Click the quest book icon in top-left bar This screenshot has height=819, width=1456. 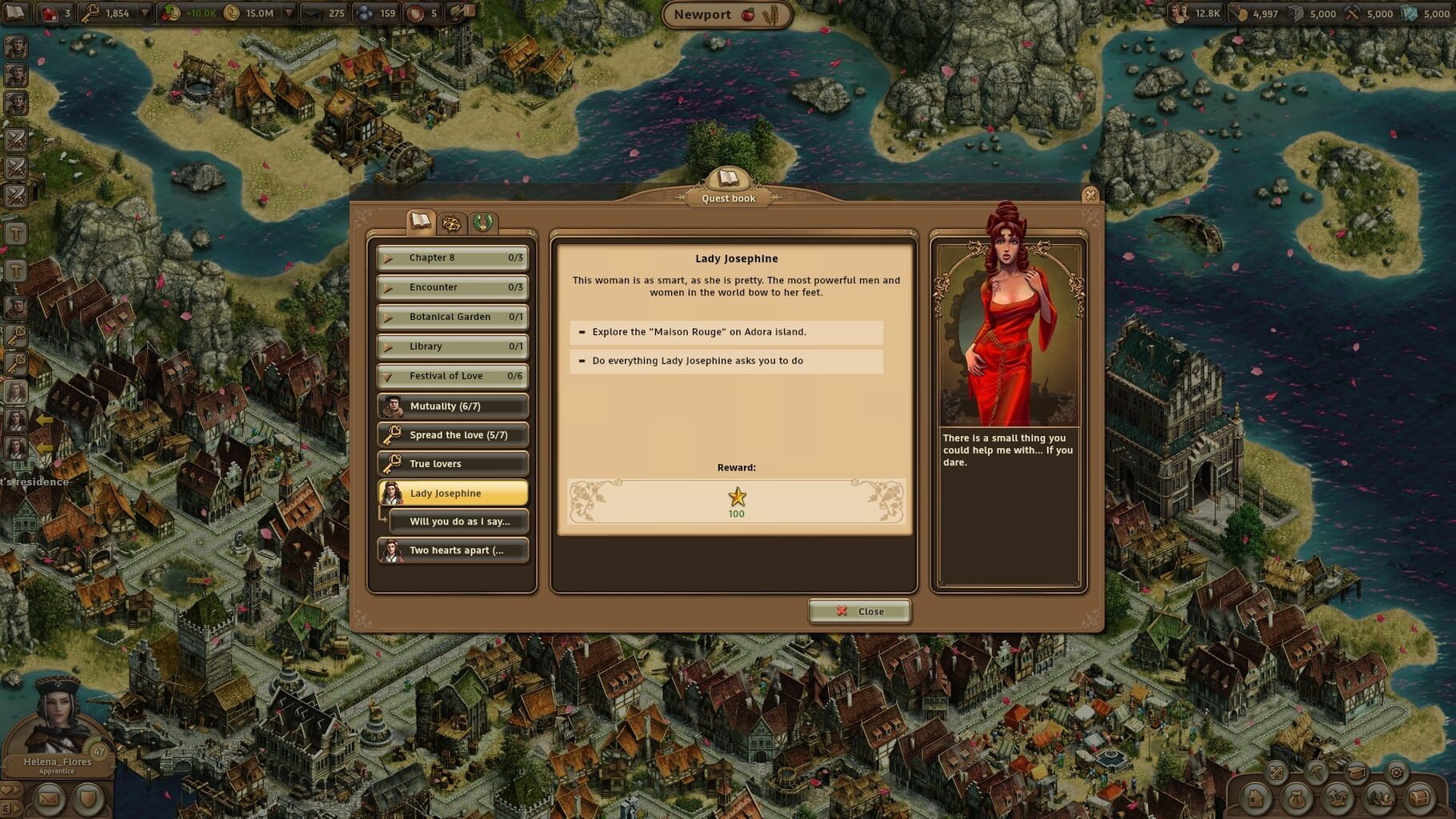pyautogui.click(x=16, y=14)
